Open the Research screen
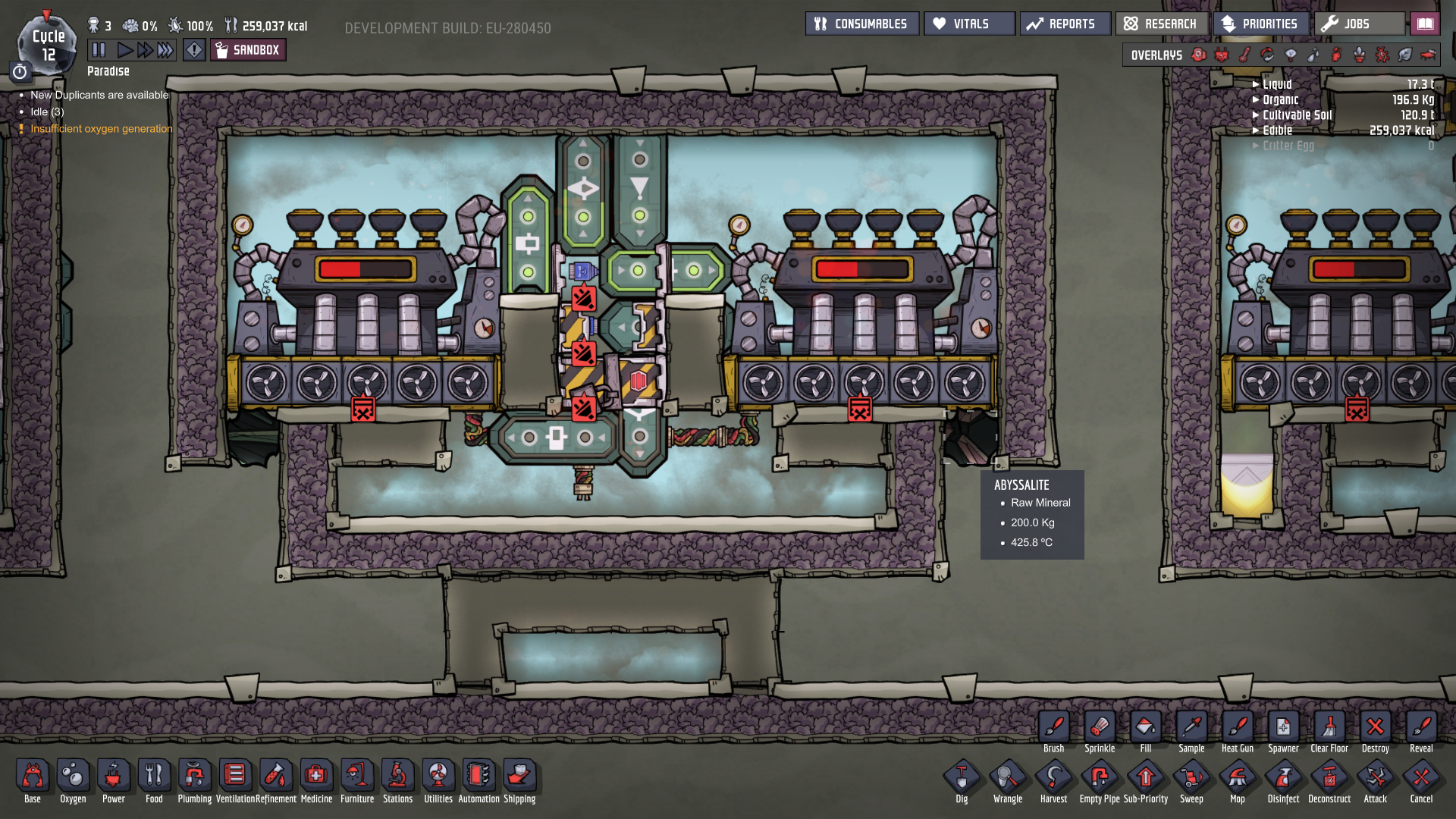The width and height of the screenshot is (1456, 819). point(1161,24)
